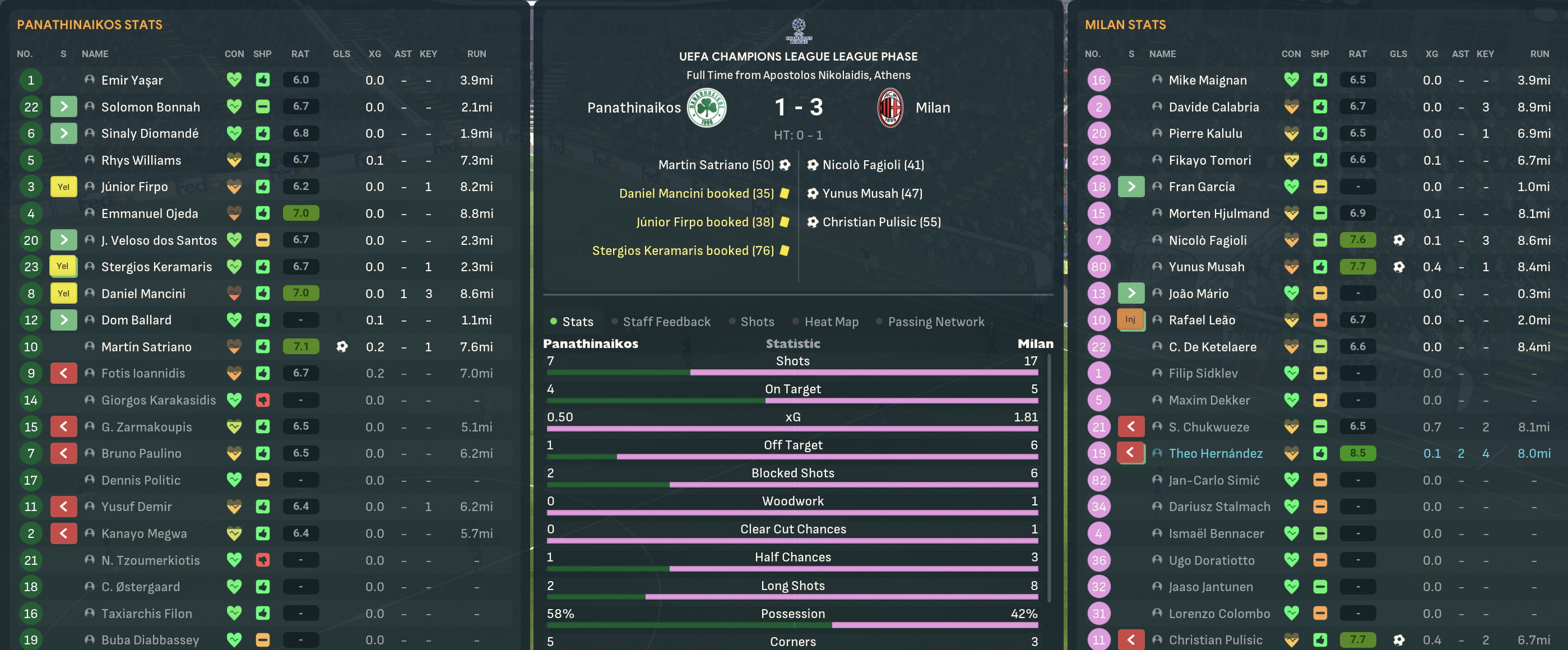
Task: Switch to the Staff Feedback tab
Action: click(x=666, y=321)
